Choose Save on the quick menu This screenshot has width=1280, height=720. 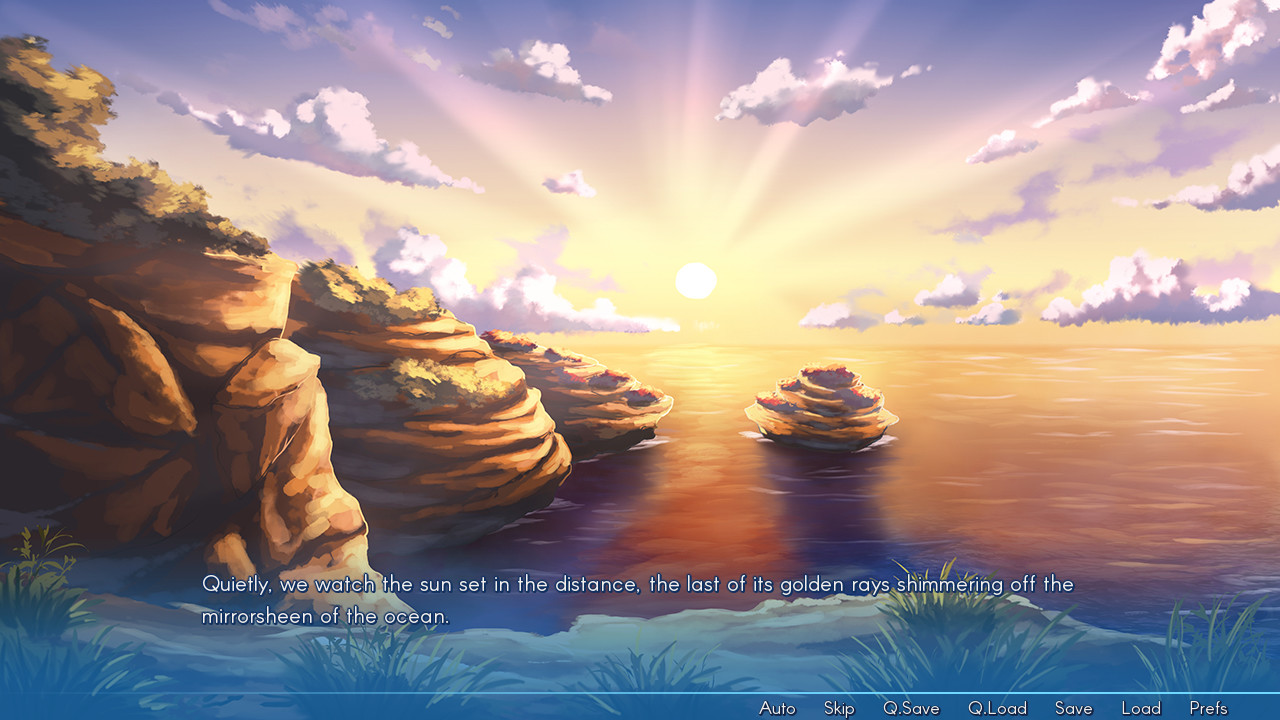(1072, 707)
